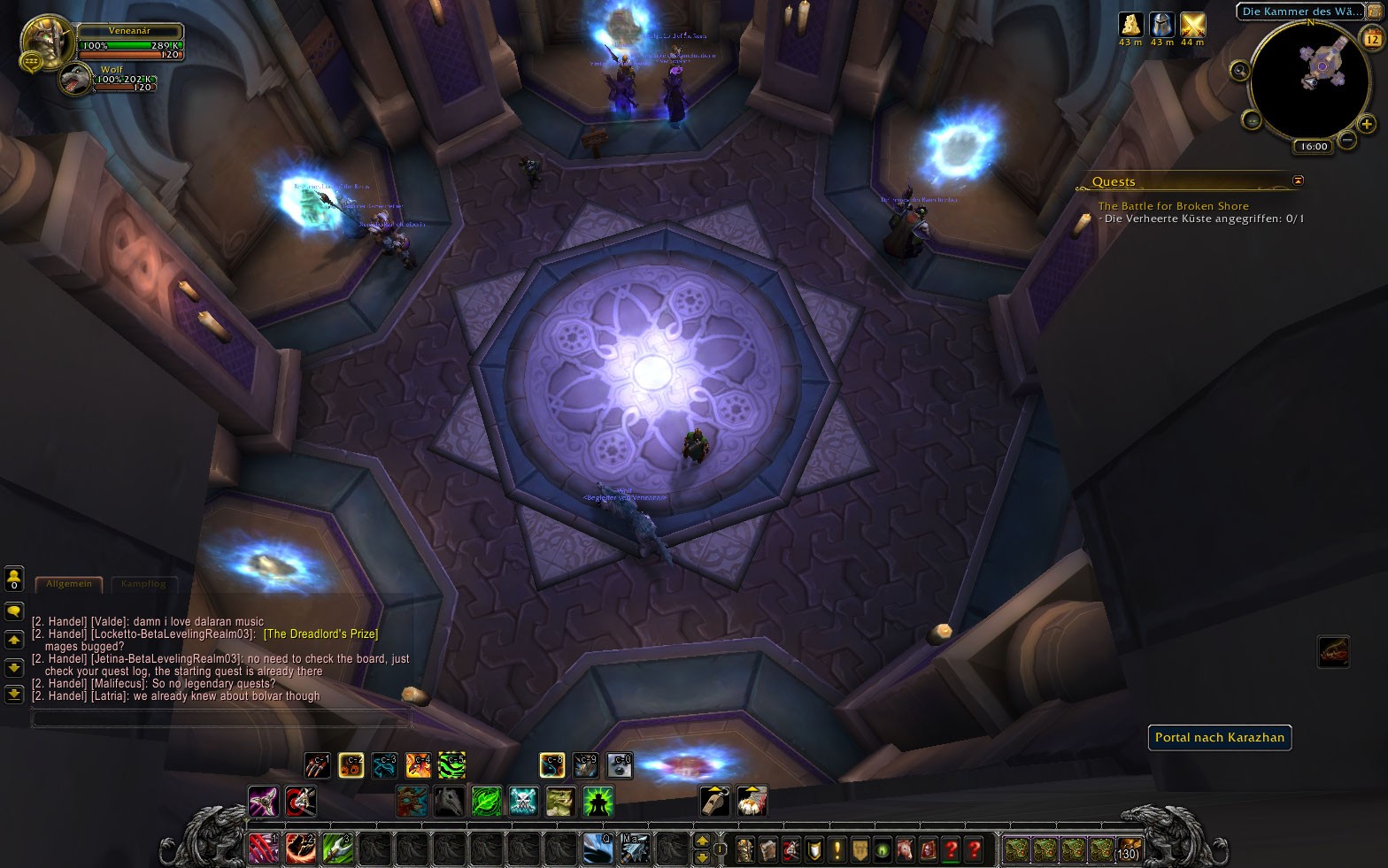
Task: Open the calendar button showing 12
Action: [x=1372, y=38]
